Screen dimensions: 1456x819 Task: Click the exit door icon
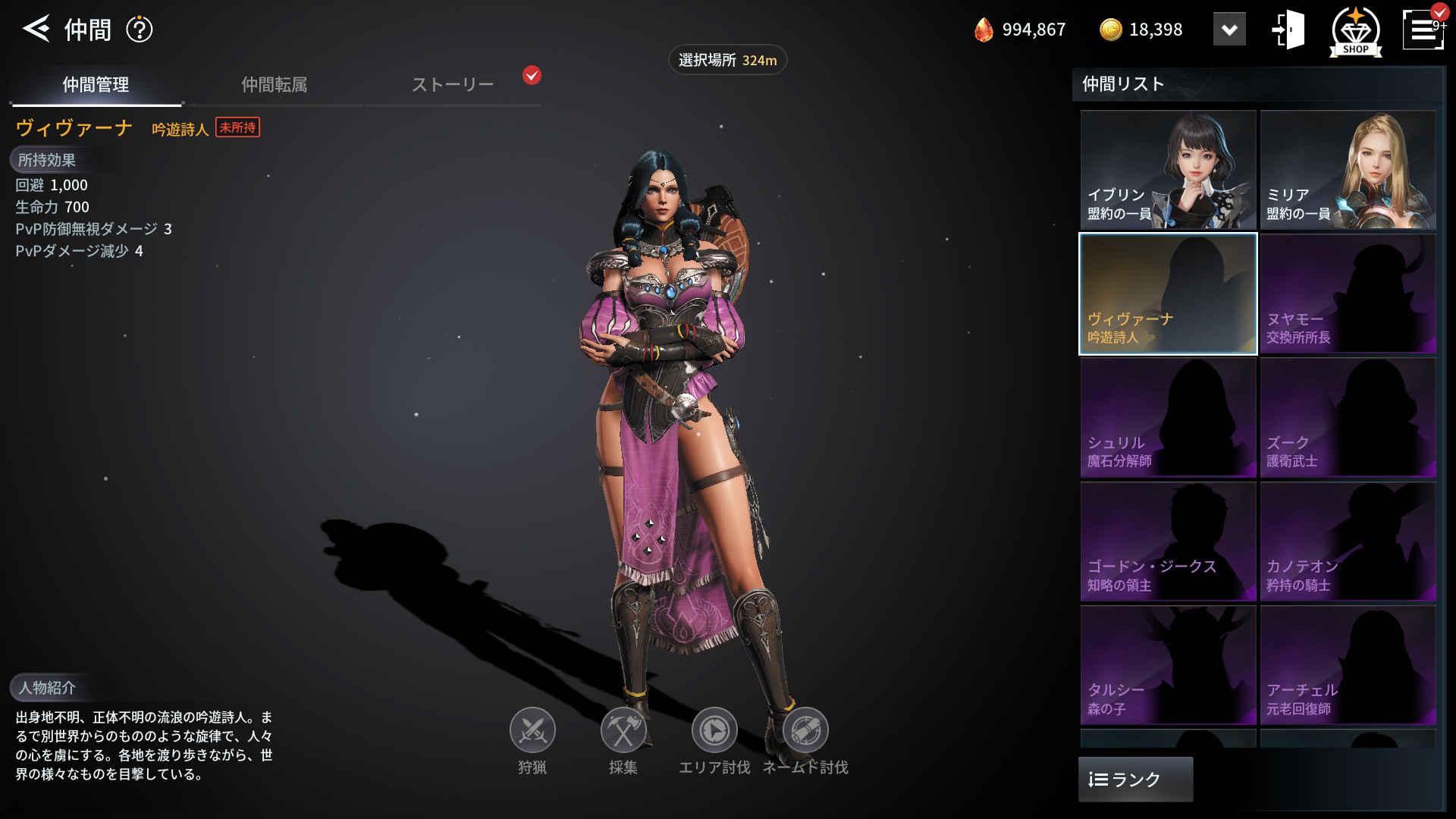[x=1288, y=30]
